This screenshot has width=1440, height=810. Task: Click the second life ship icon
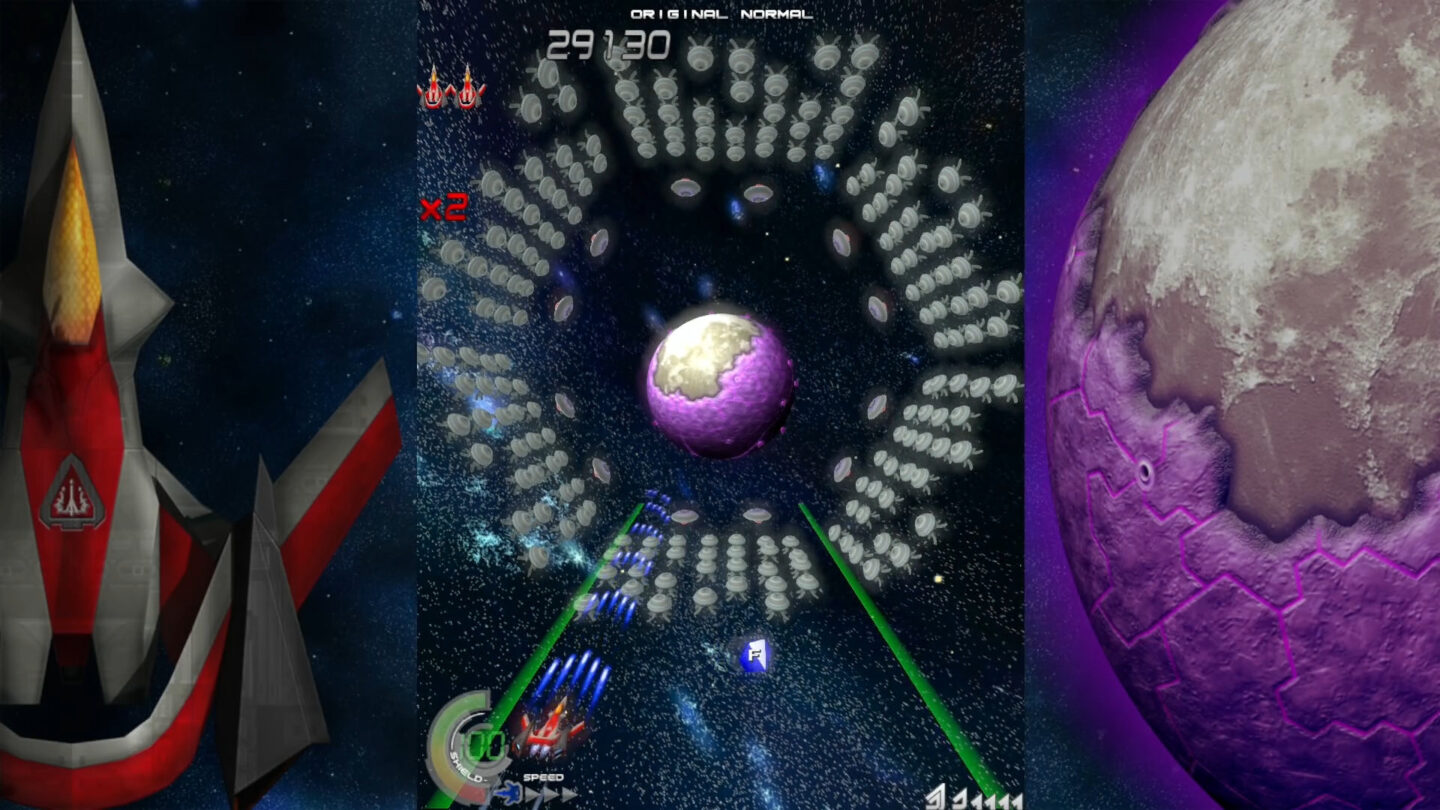click(465, 95)
